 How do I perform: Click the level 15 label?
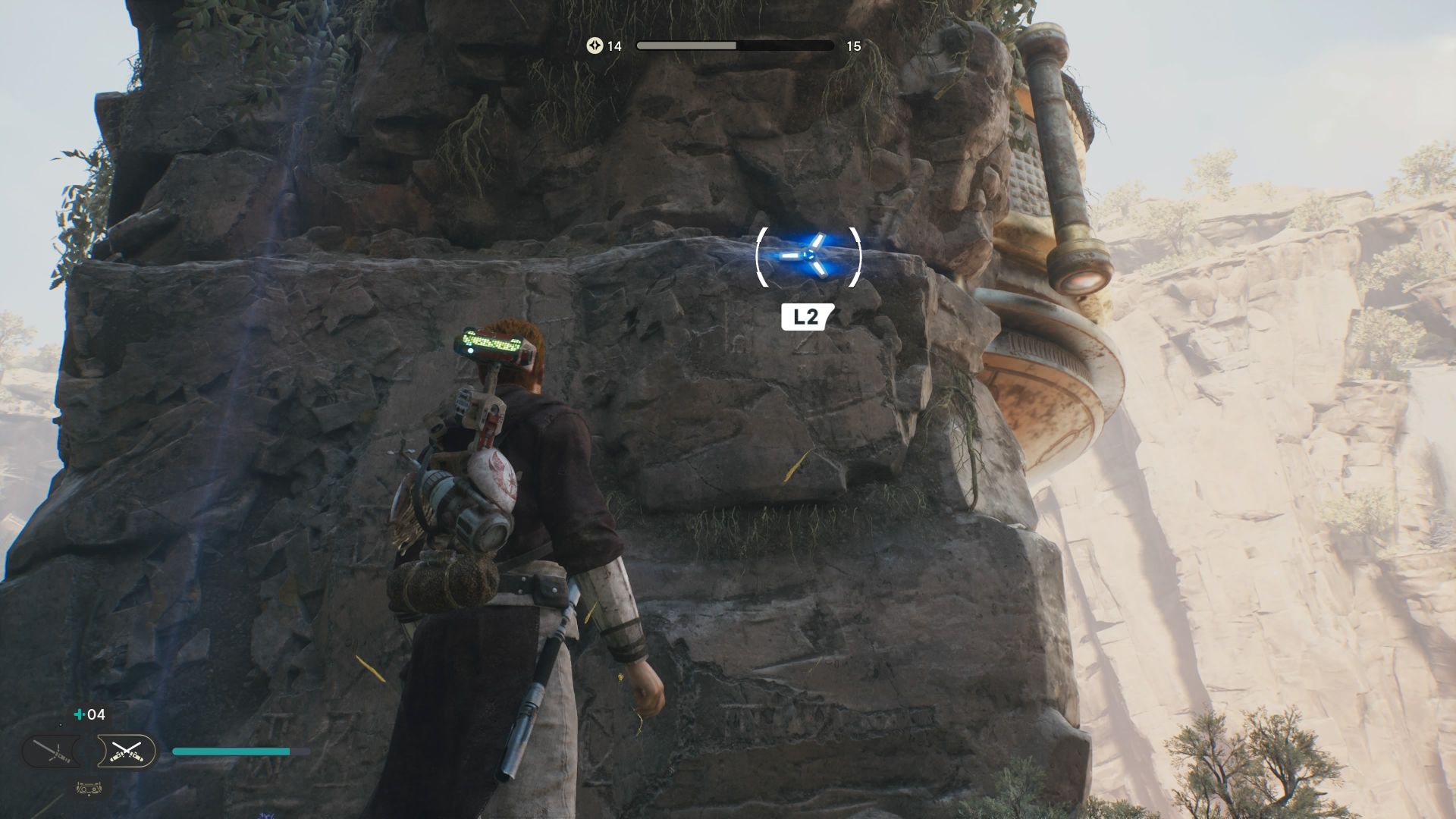pos(852,46)
